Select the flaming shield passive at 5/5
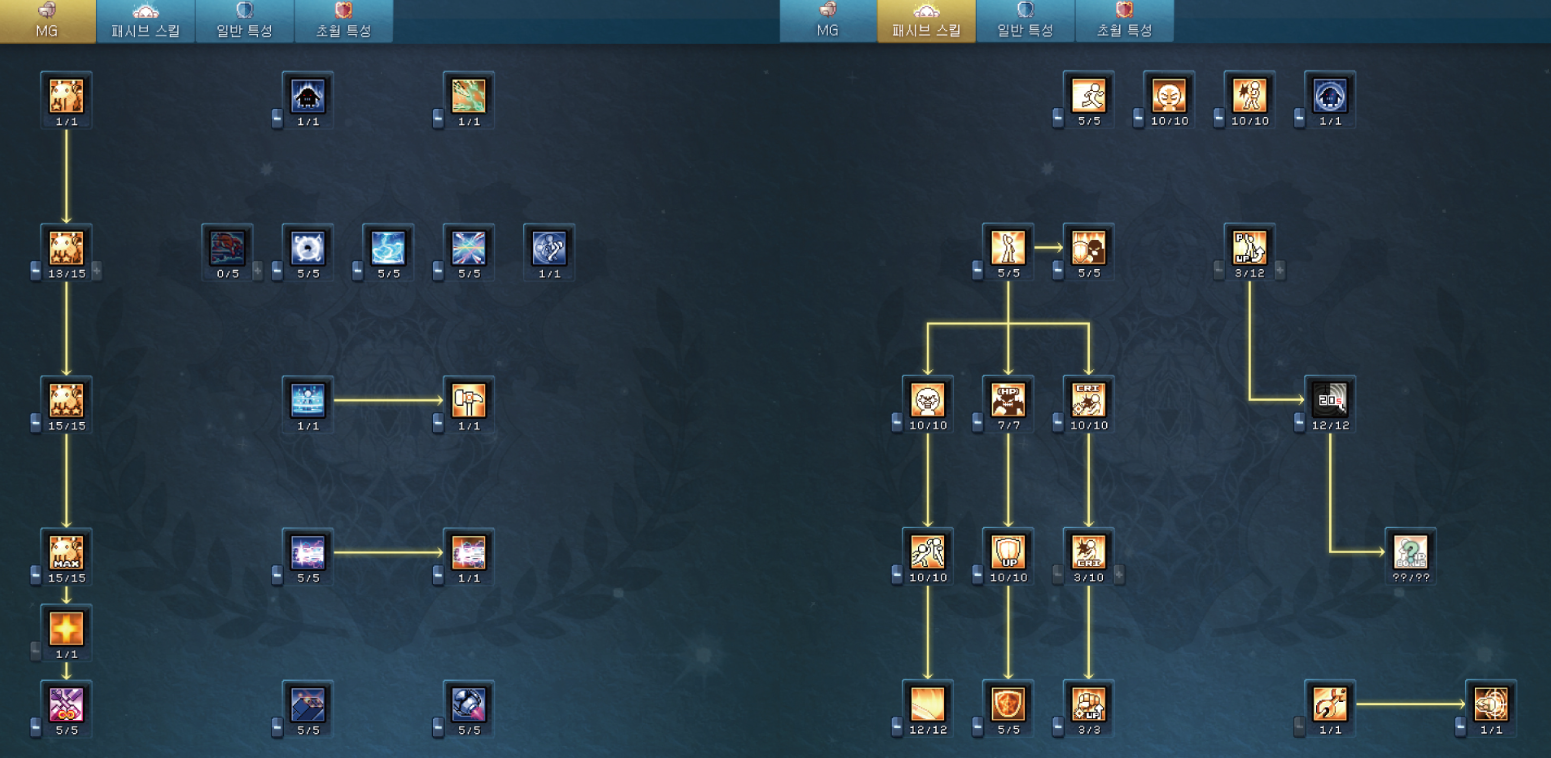This screenshot has height=758, width=1551. click(1008, 704)
